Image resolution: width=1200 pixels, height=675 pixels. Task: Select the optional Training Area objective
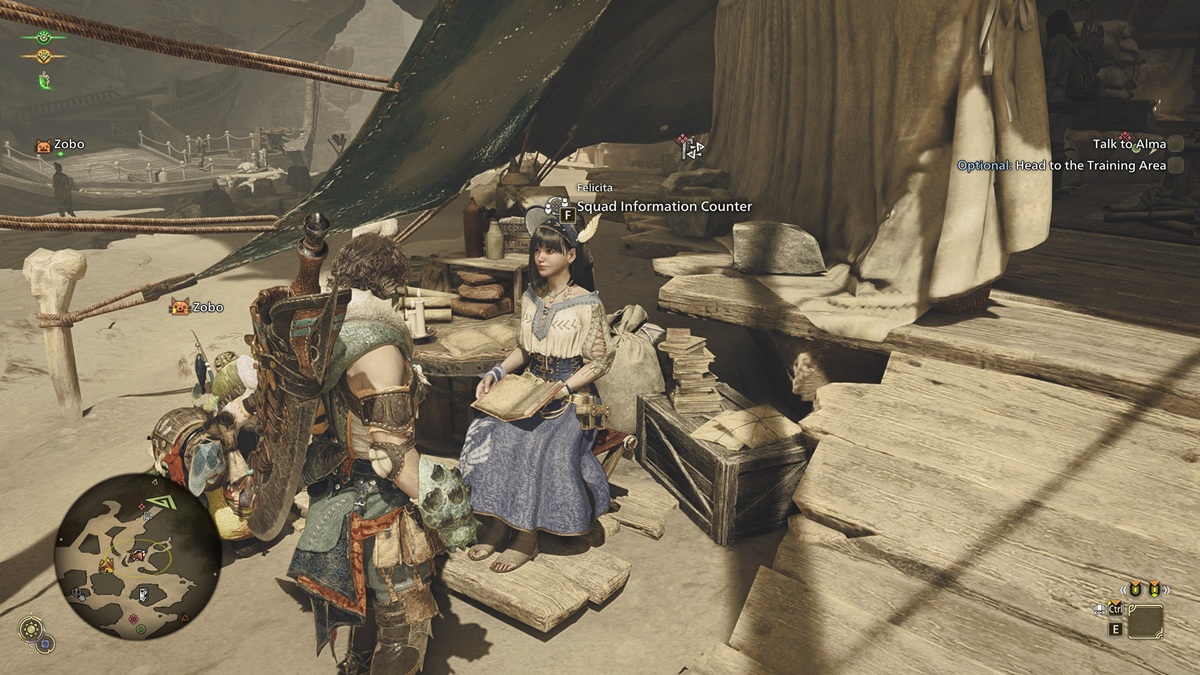(x=1061, y=165)
